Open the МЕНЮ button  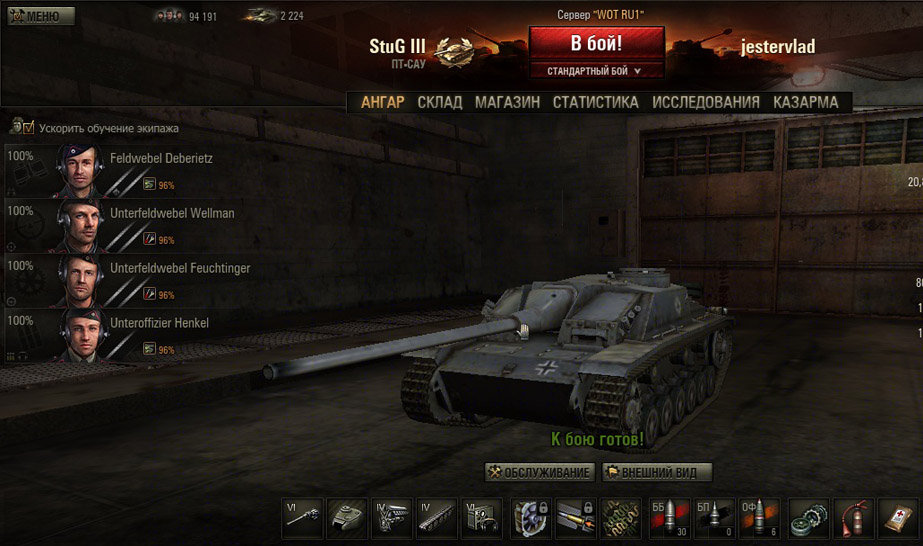click(41, 16)
